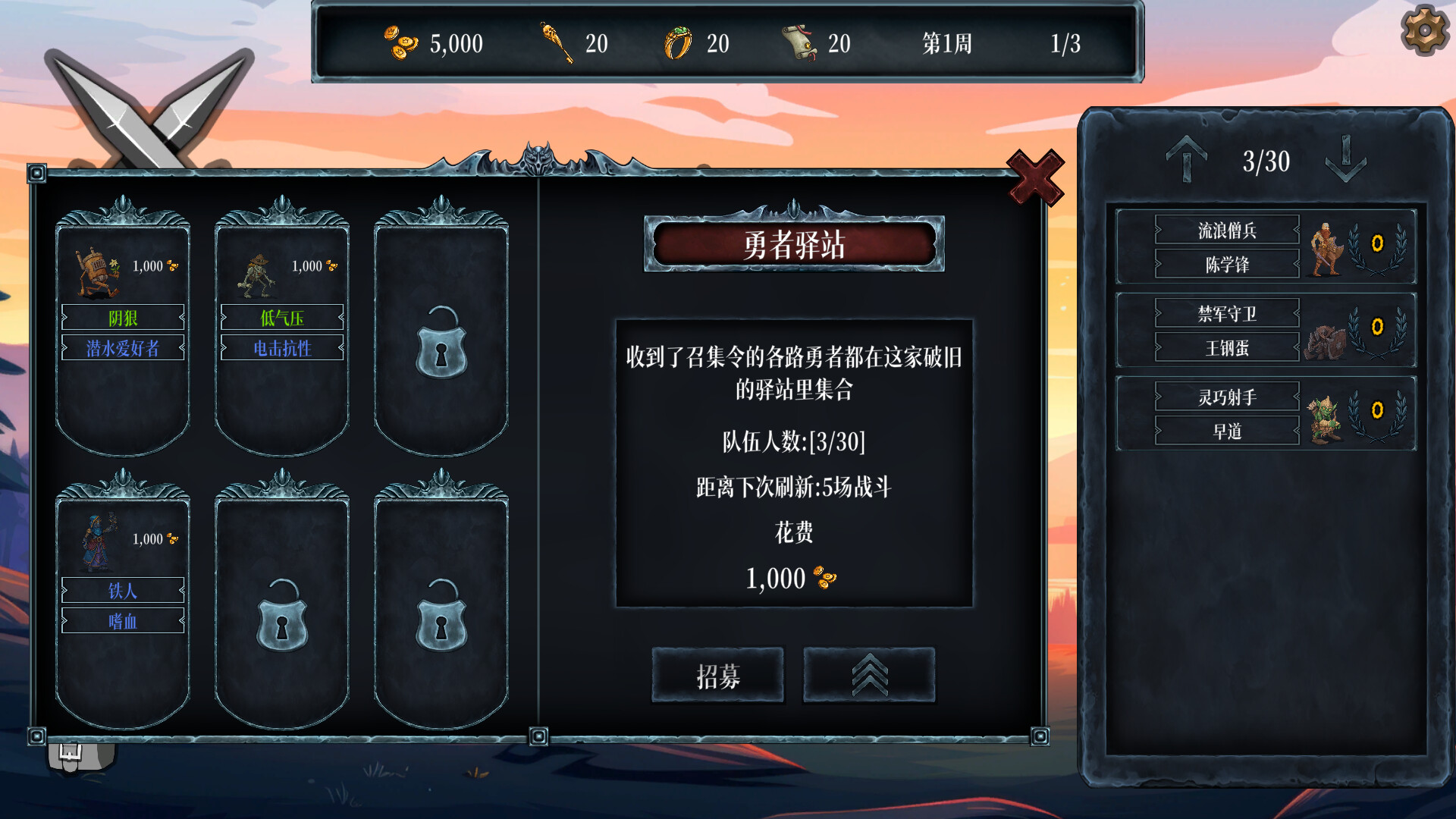Select the 电击抗性 trait label
The height and width of the screenshot is (819, 1456).
(281, 347)
